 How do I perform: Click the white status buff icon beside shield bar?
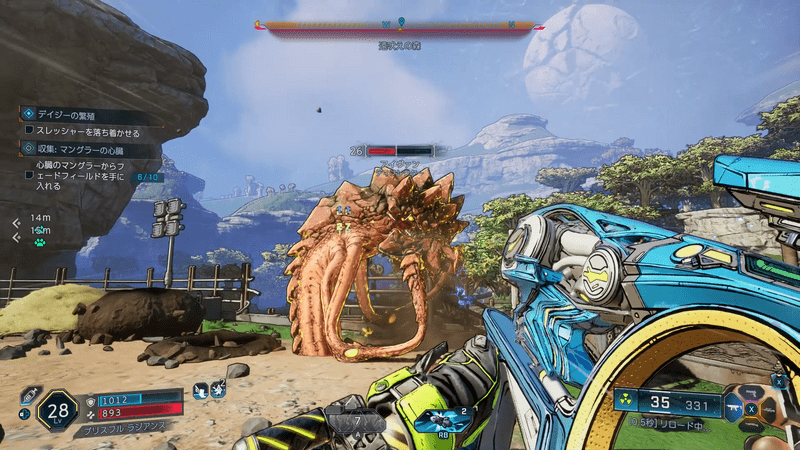201,389
